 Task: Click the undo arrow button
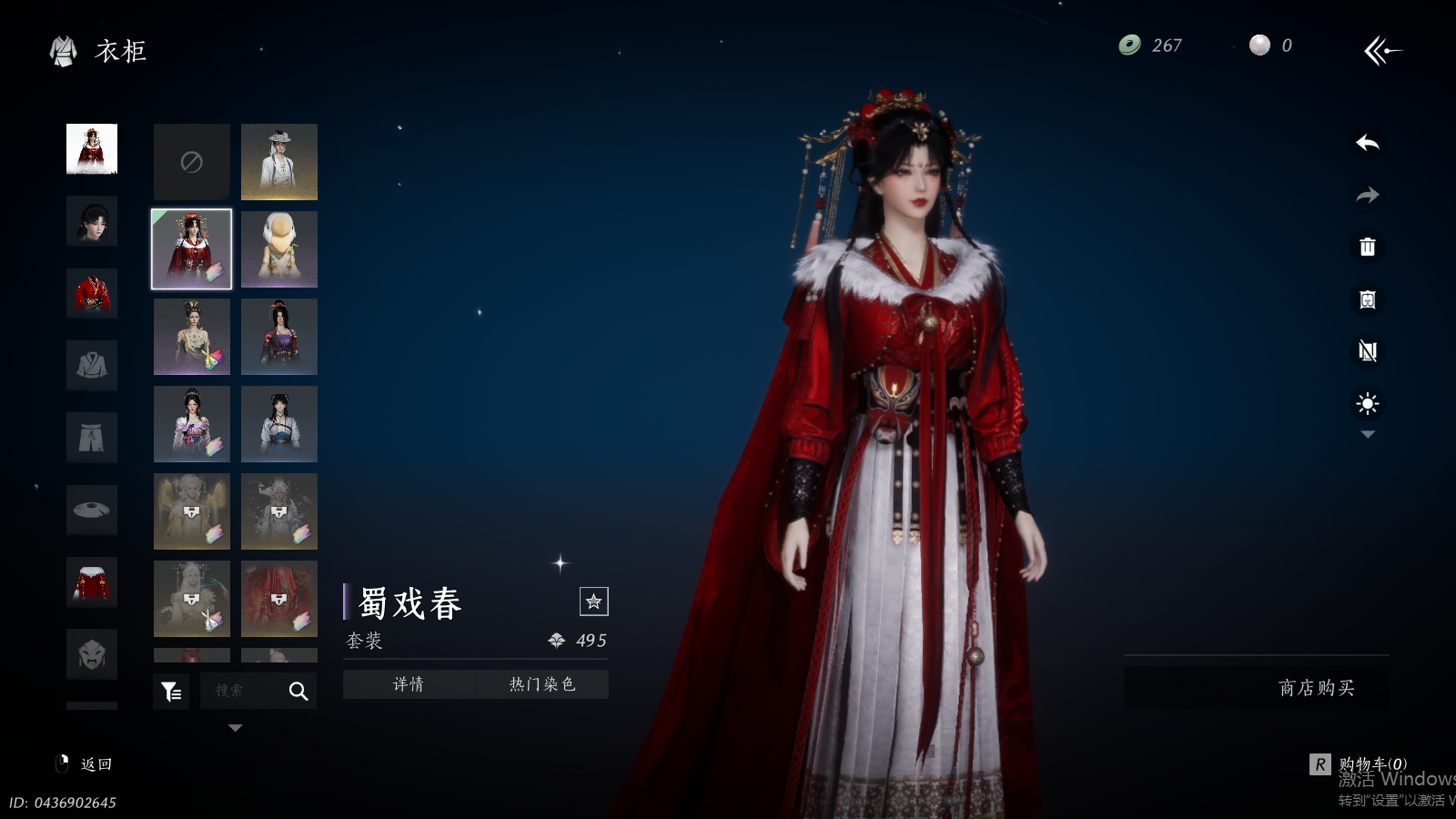[1367, 143]
